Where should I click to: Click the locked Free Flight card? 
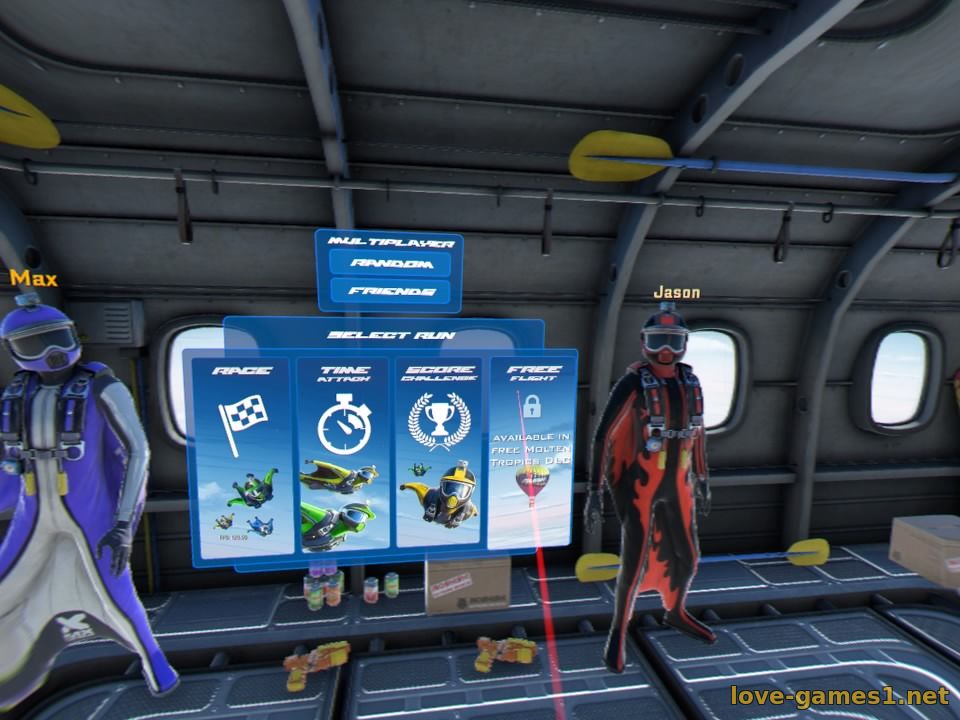pyautogui.click(x=531, y=455)
